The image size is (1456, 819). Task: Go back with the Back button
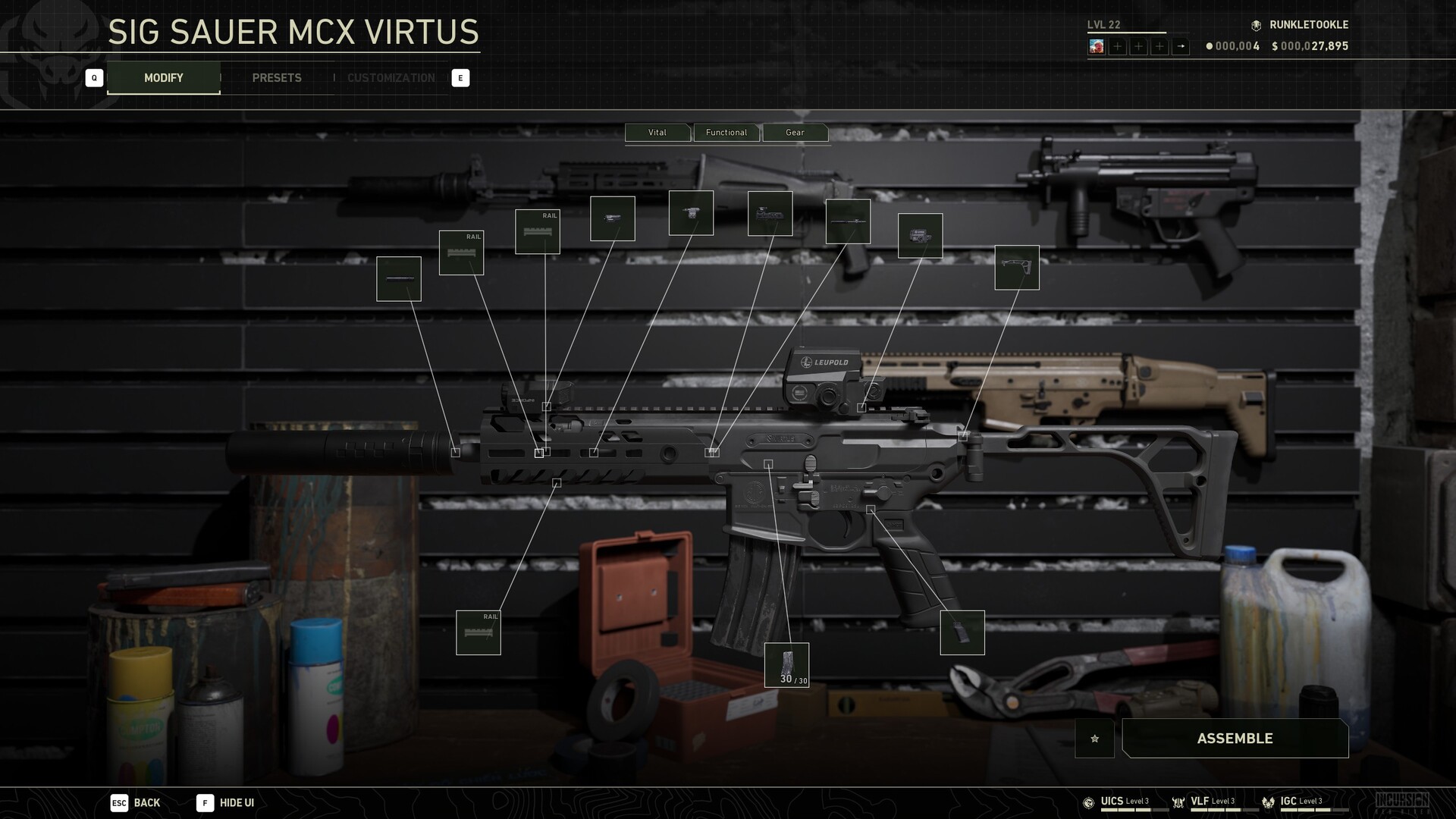pos(136,803)
